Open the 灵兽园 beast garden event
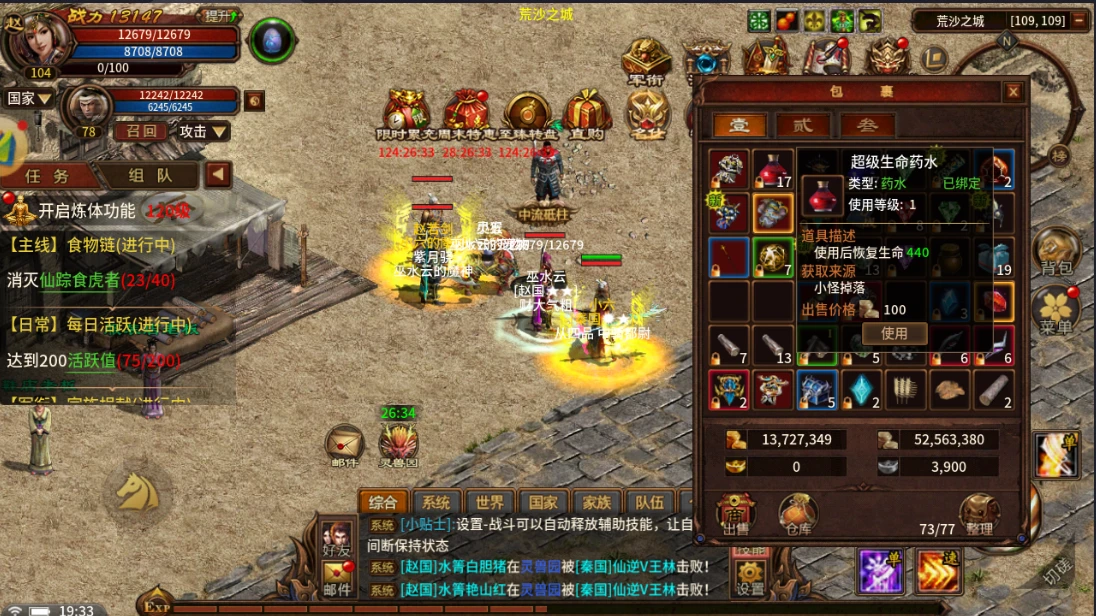 tap(398, 444)
